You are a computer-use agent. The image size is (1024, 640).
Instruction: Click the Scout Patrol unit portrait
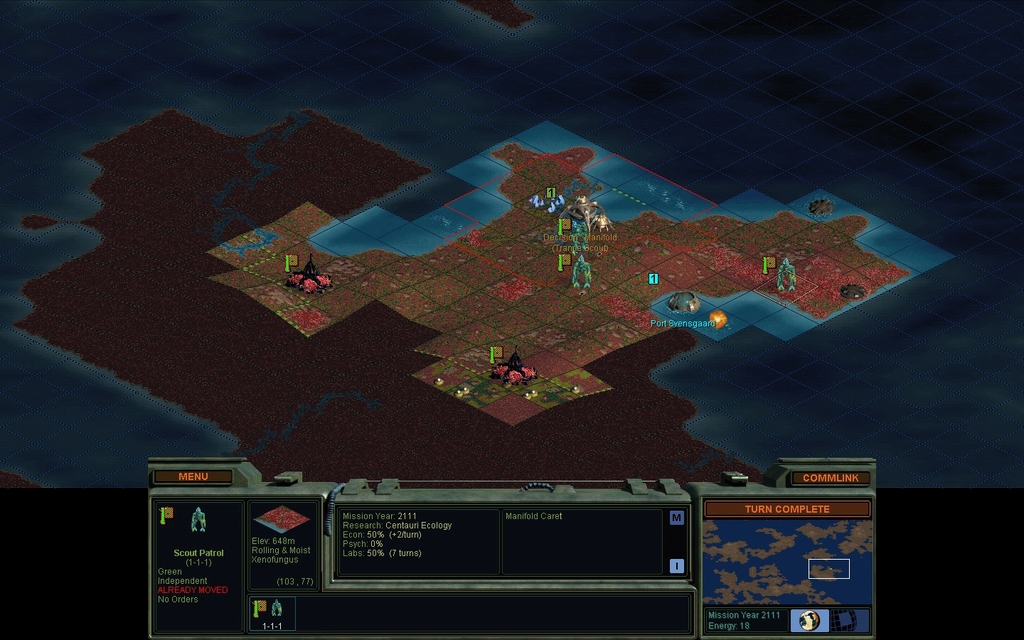[198, 519]
